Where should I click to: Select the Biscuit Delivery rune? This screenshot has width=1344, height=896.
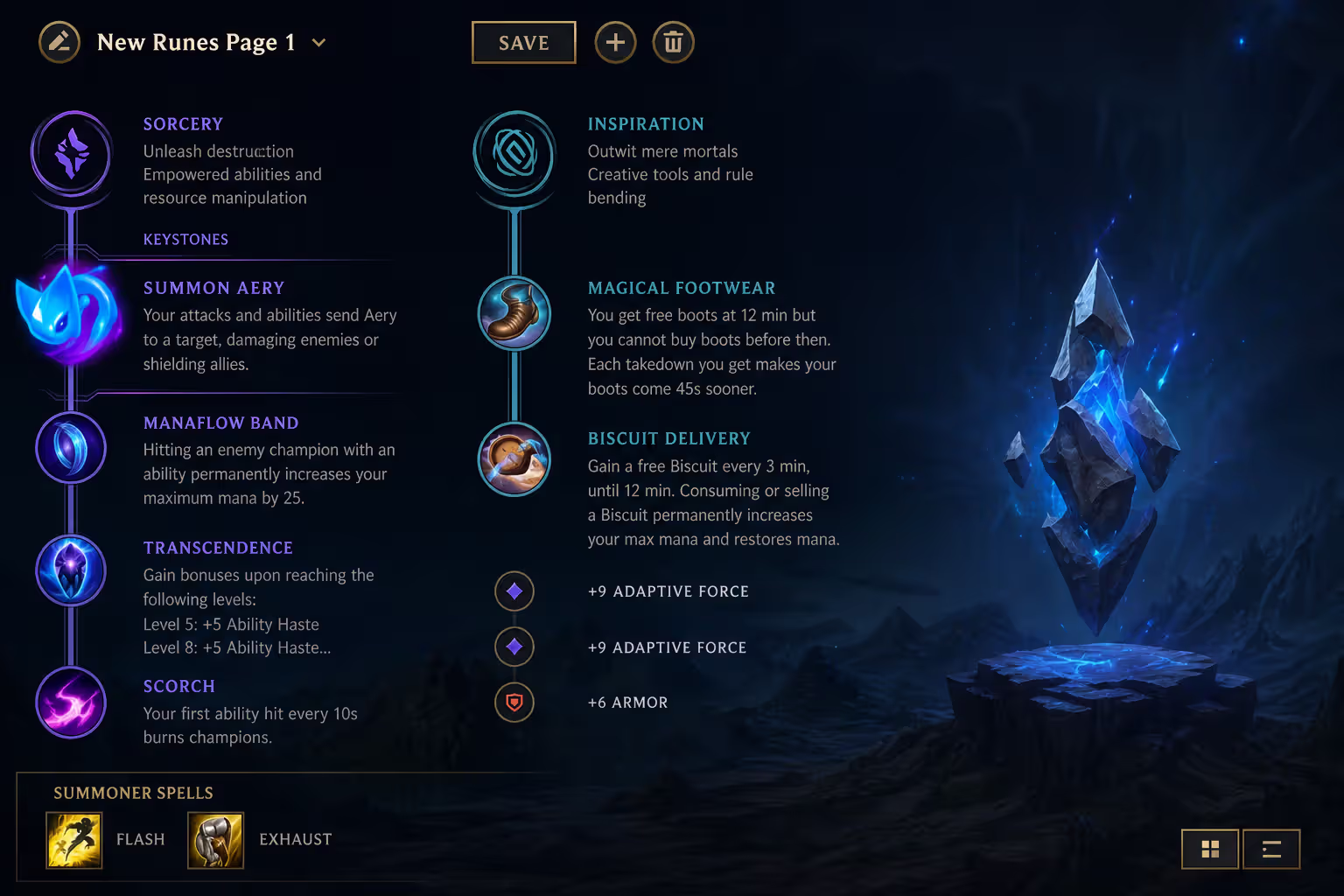tap(514, 458)
